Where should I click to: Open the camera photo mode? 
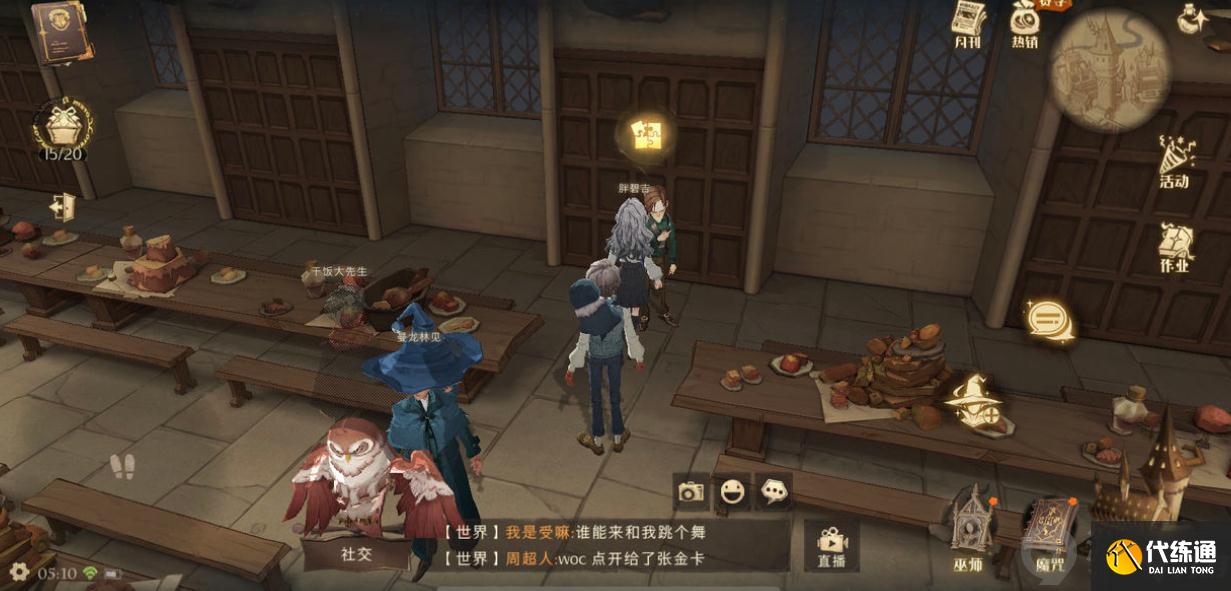point(691,491)
